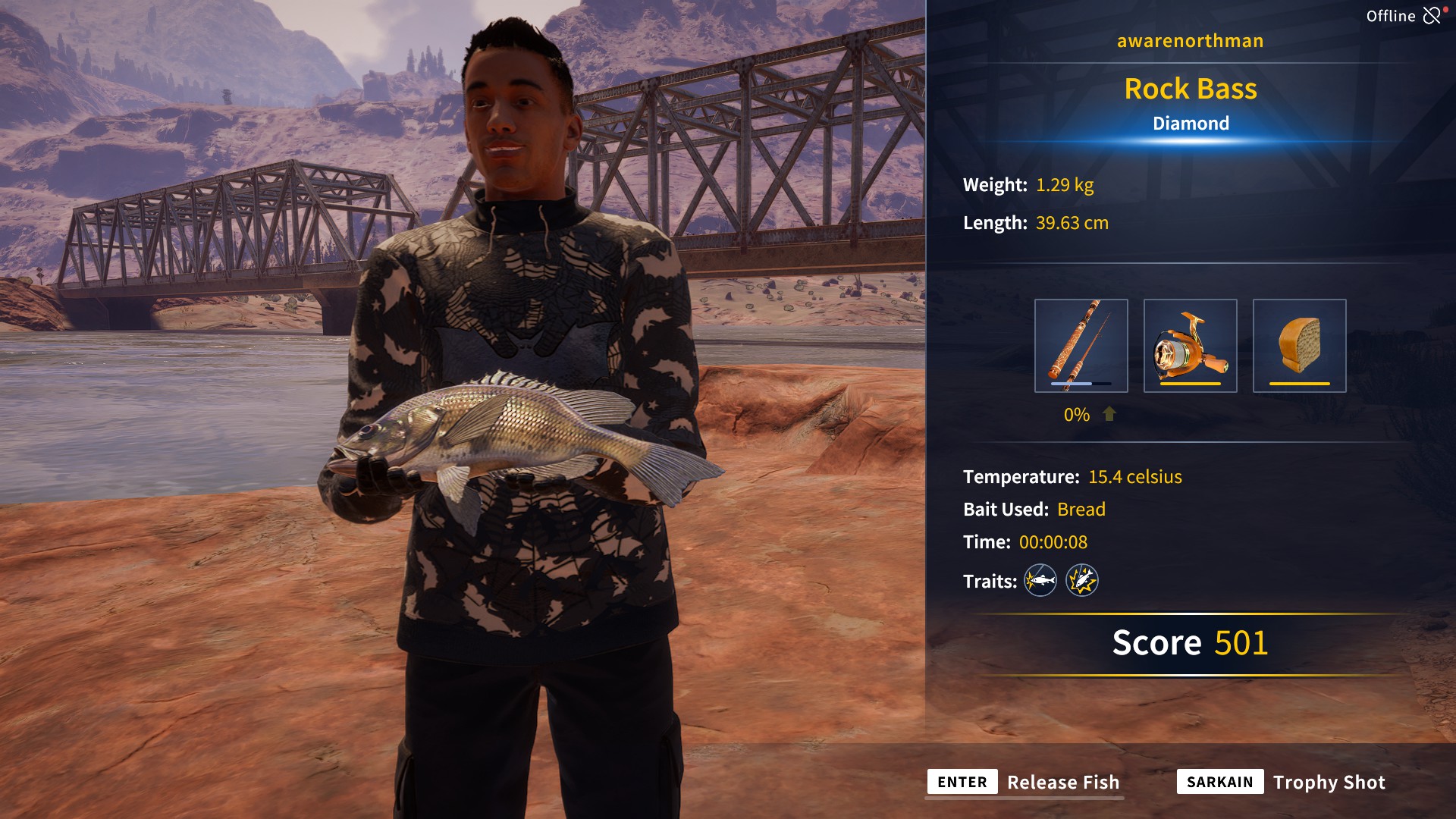Click the Release Fish option
The width and height of the screenshot is (1456, 819).
[x=1062, y=782]
